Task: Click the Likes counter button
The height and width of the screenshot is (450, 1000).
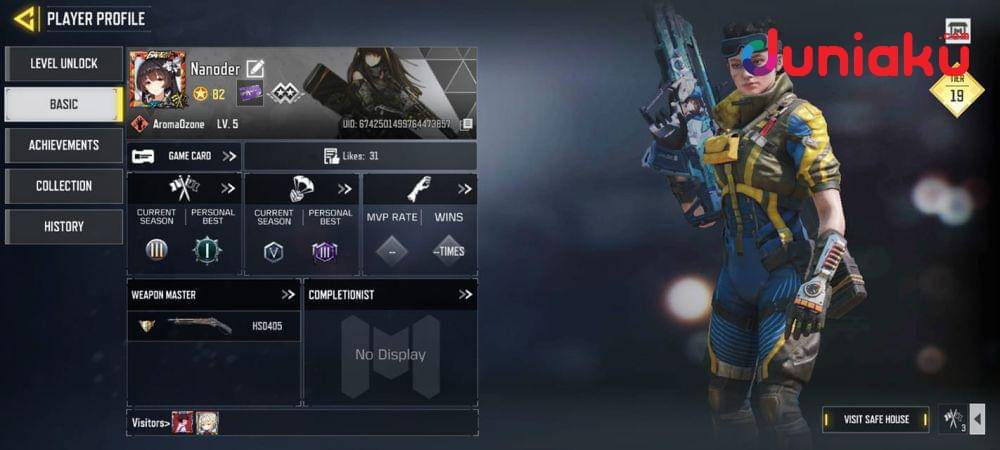Action: pyautogui.click(x=360, y=156)
